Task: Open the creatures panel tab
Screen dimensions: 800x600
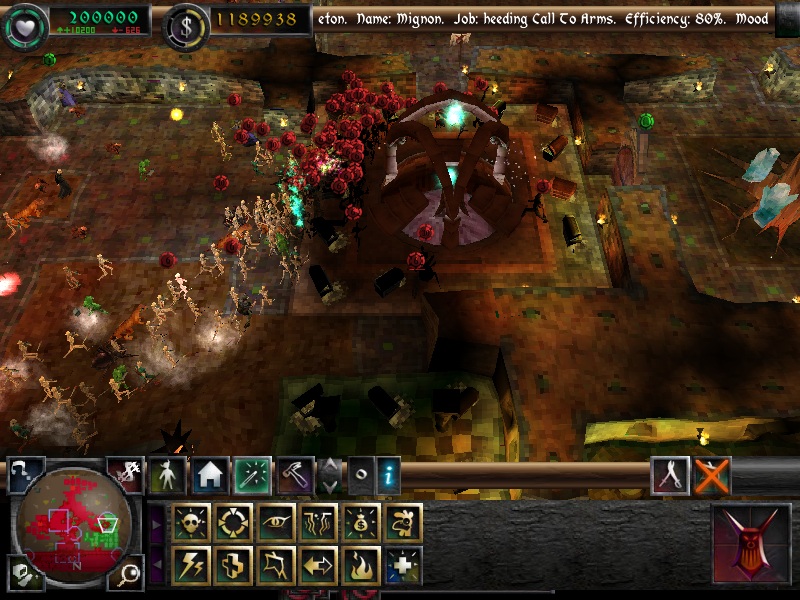Action: coord(167,476)
